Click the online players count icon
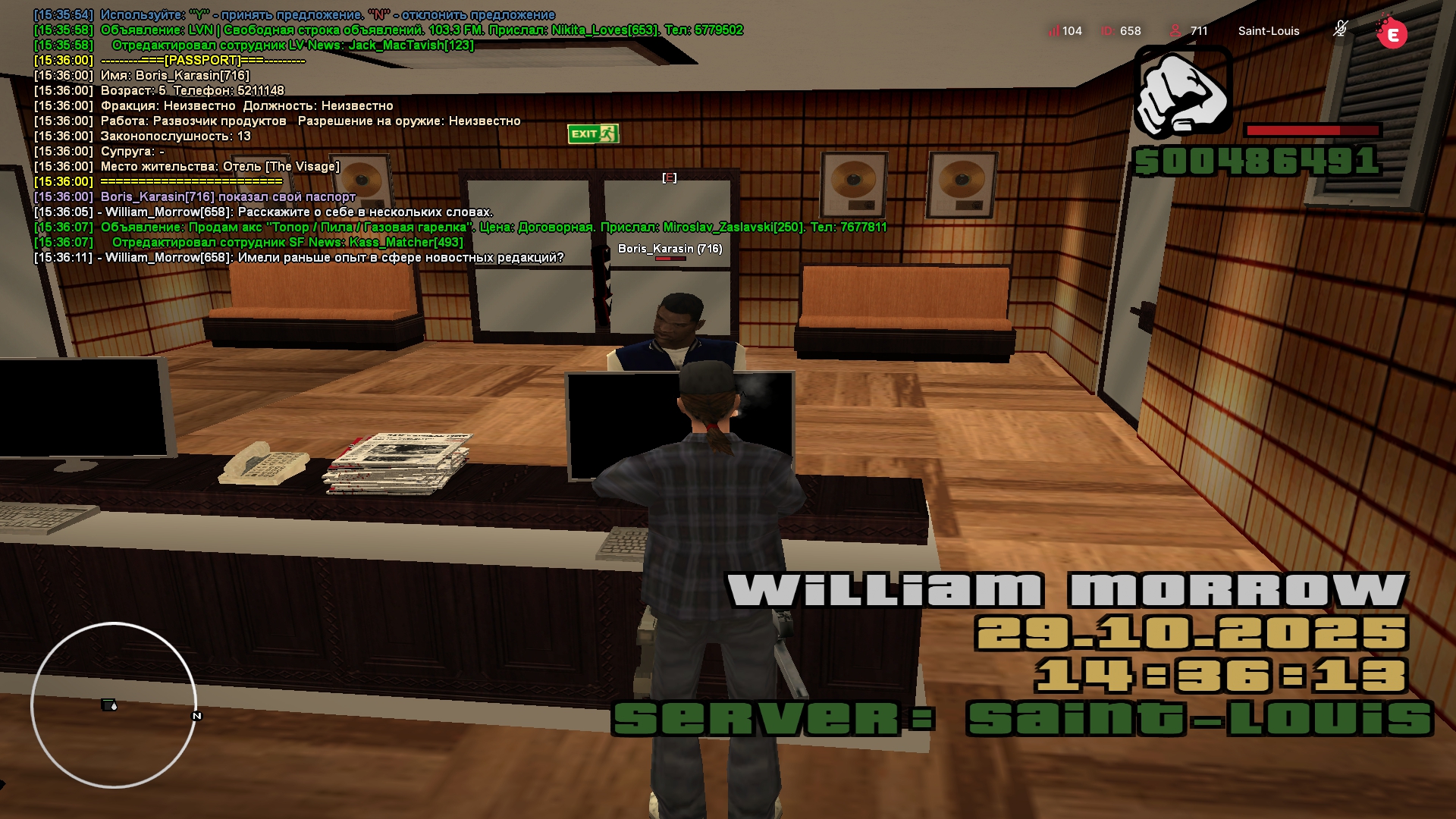 [1175, 31]
